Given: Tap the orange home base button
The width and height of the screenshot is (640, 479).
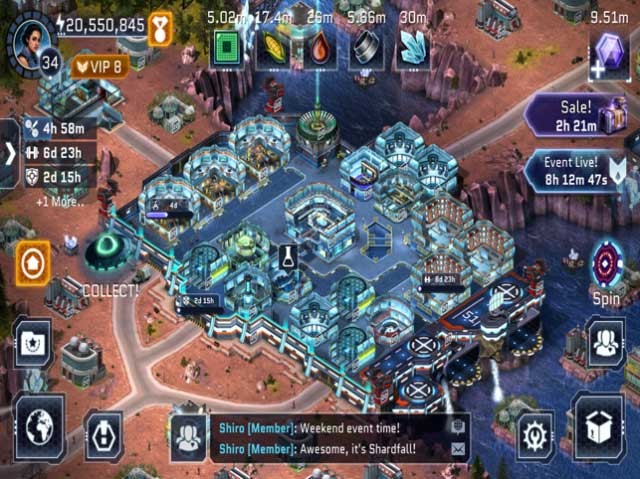Looking at the screenshot, I should point(34,262).
